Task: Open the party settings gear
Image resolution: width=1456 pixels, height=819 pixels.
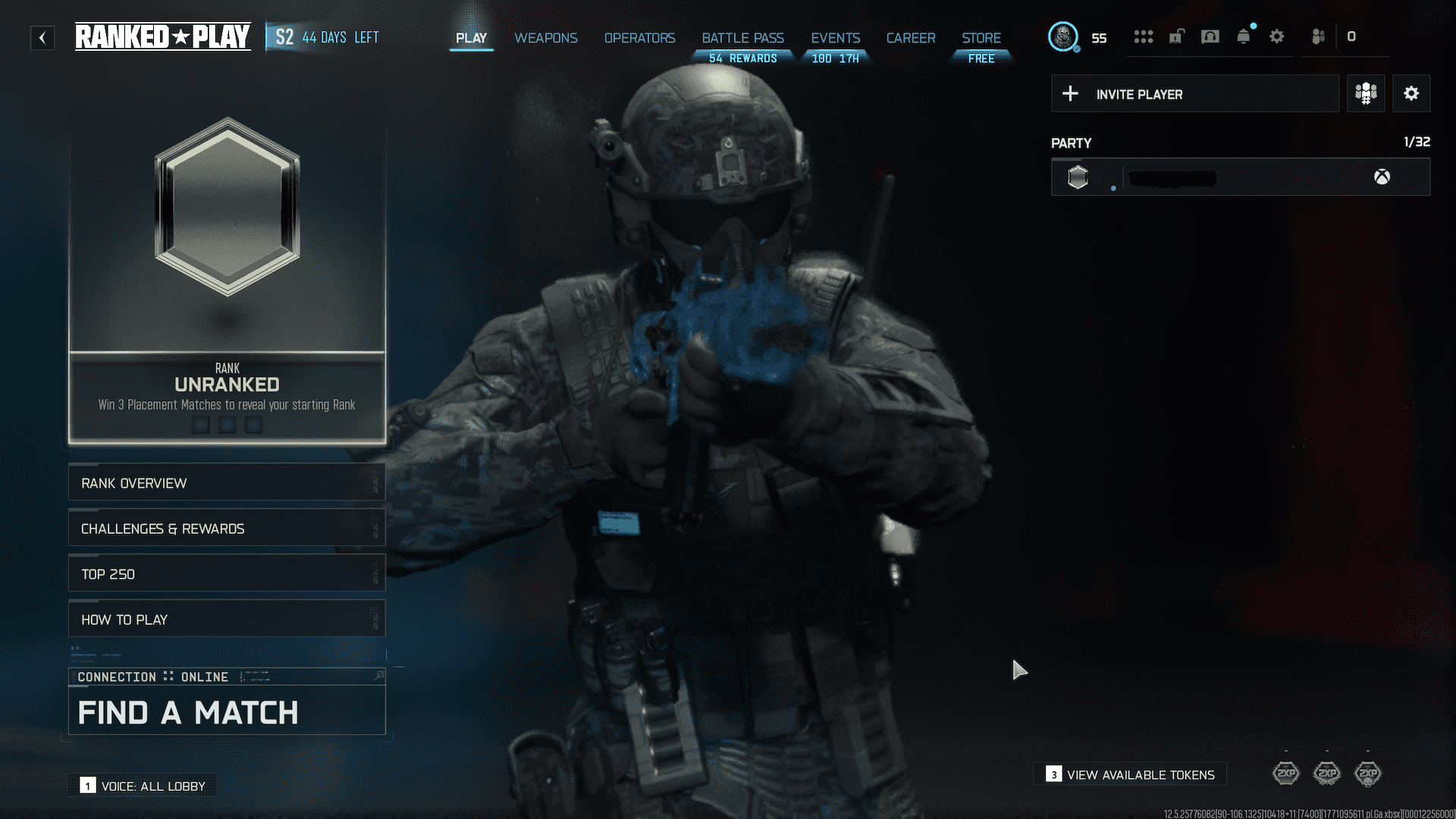Action: click(1411, 93)
